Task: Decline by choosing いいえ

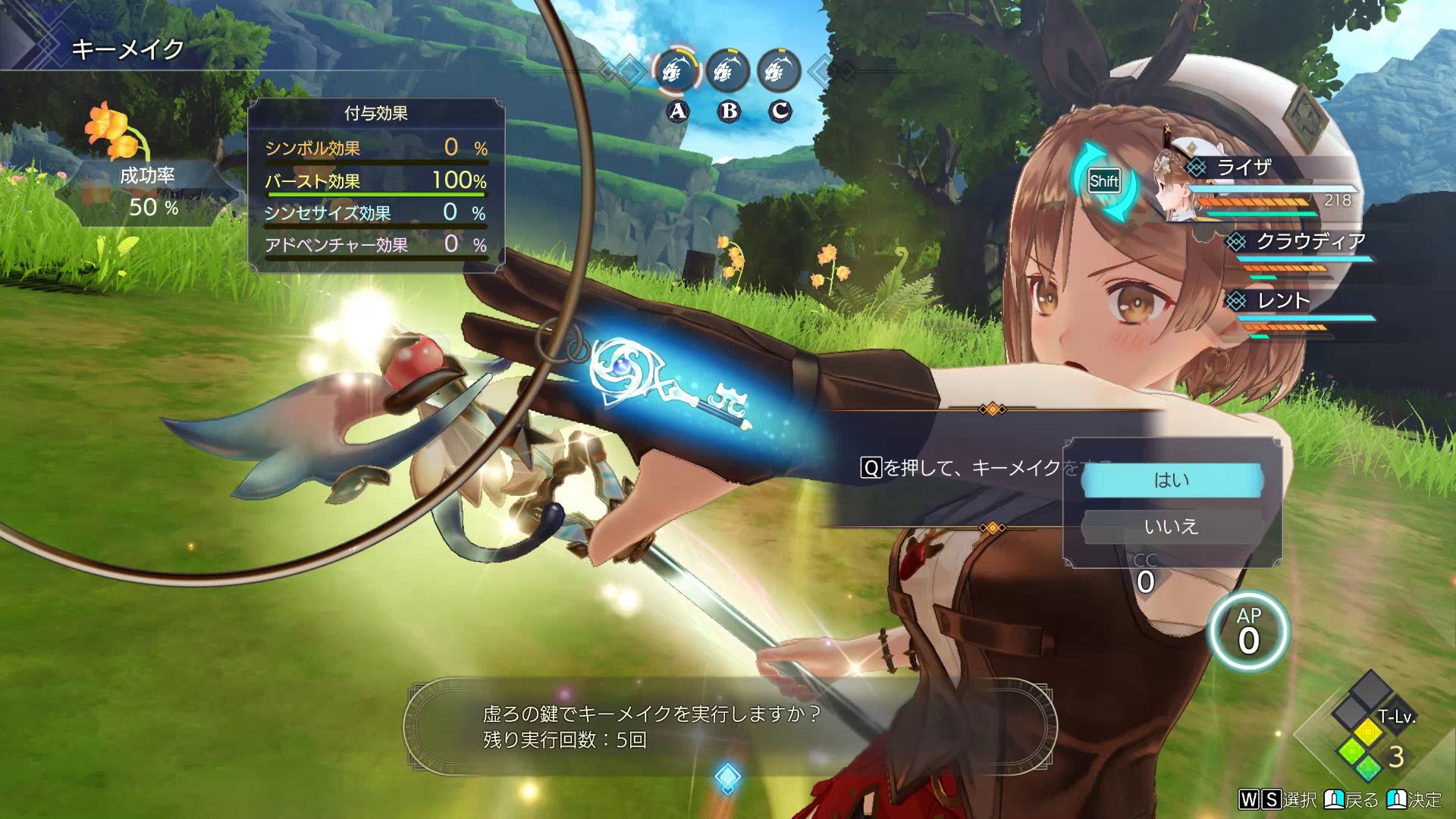Action: [1172, 526]
